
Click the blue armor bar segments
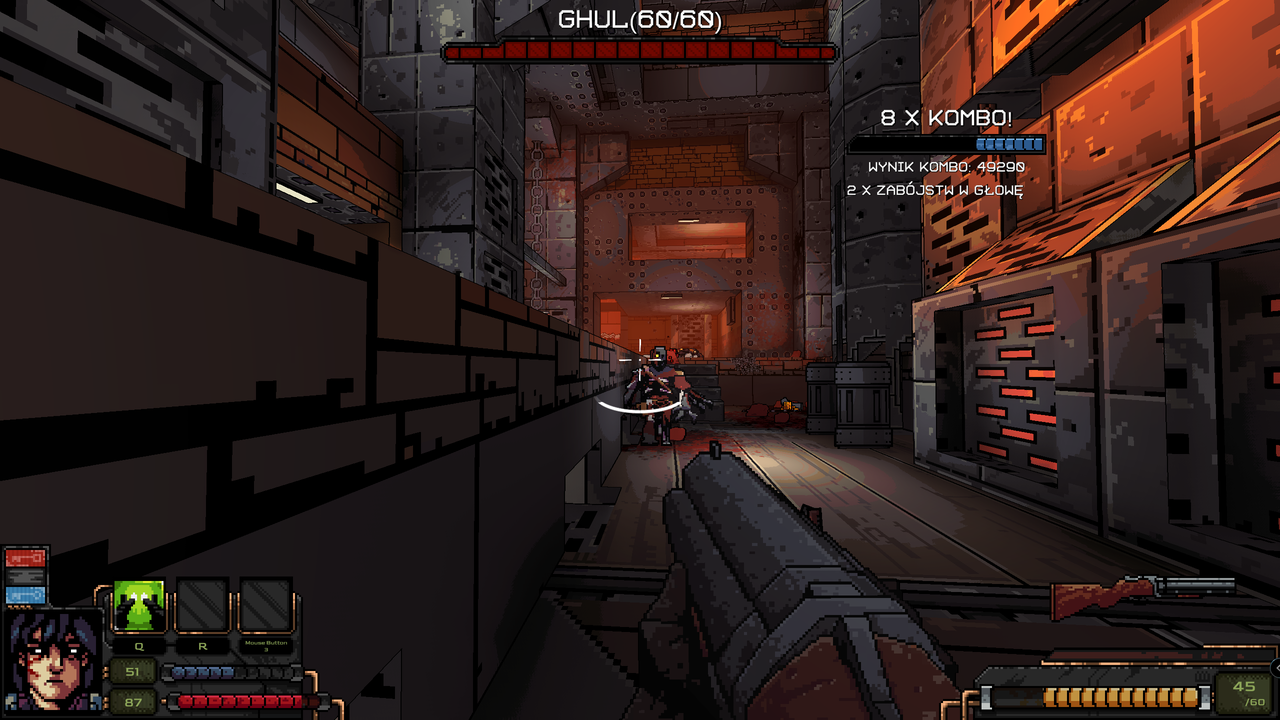pos(202,672)
